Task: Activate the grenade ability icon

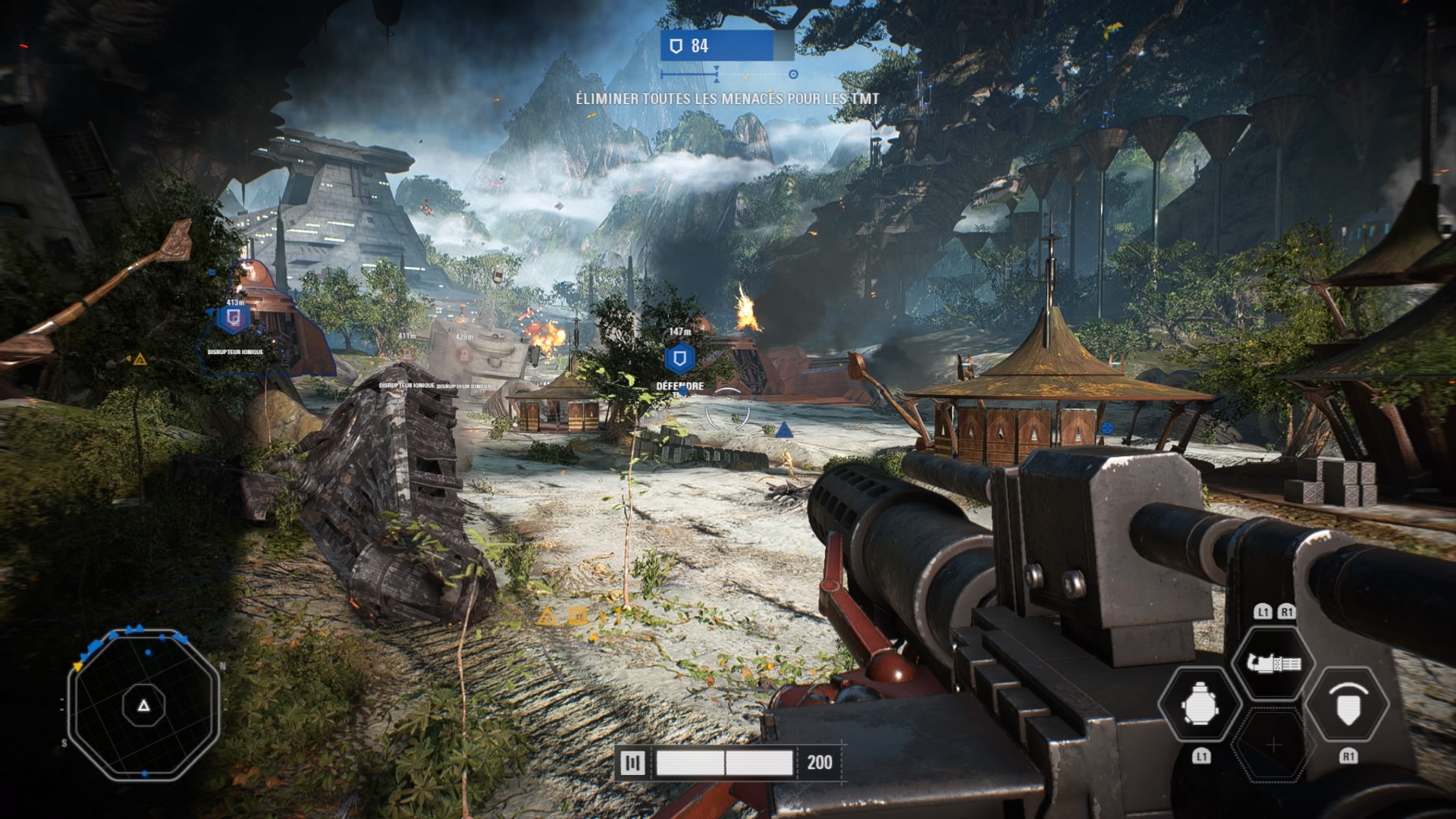Action: click(x=1200, y=705)
